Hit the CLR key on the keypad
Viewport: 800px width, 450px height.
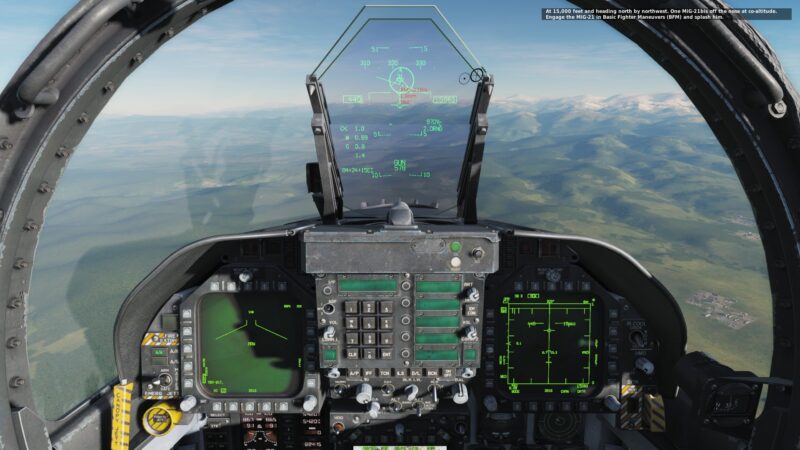click(x=349, y=354)
